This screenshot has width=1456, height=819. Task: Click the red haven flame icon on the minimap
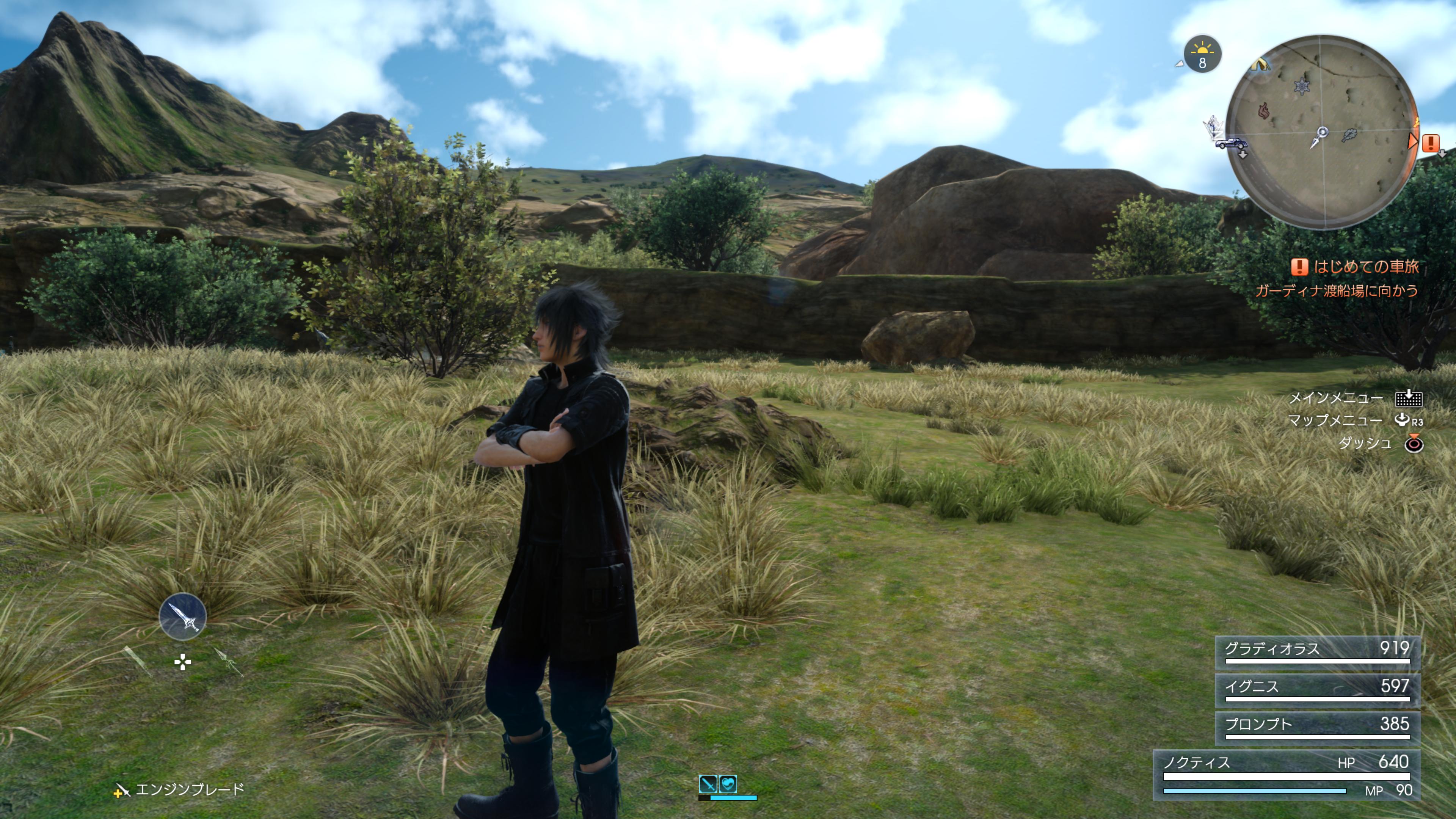point(1265,111)
